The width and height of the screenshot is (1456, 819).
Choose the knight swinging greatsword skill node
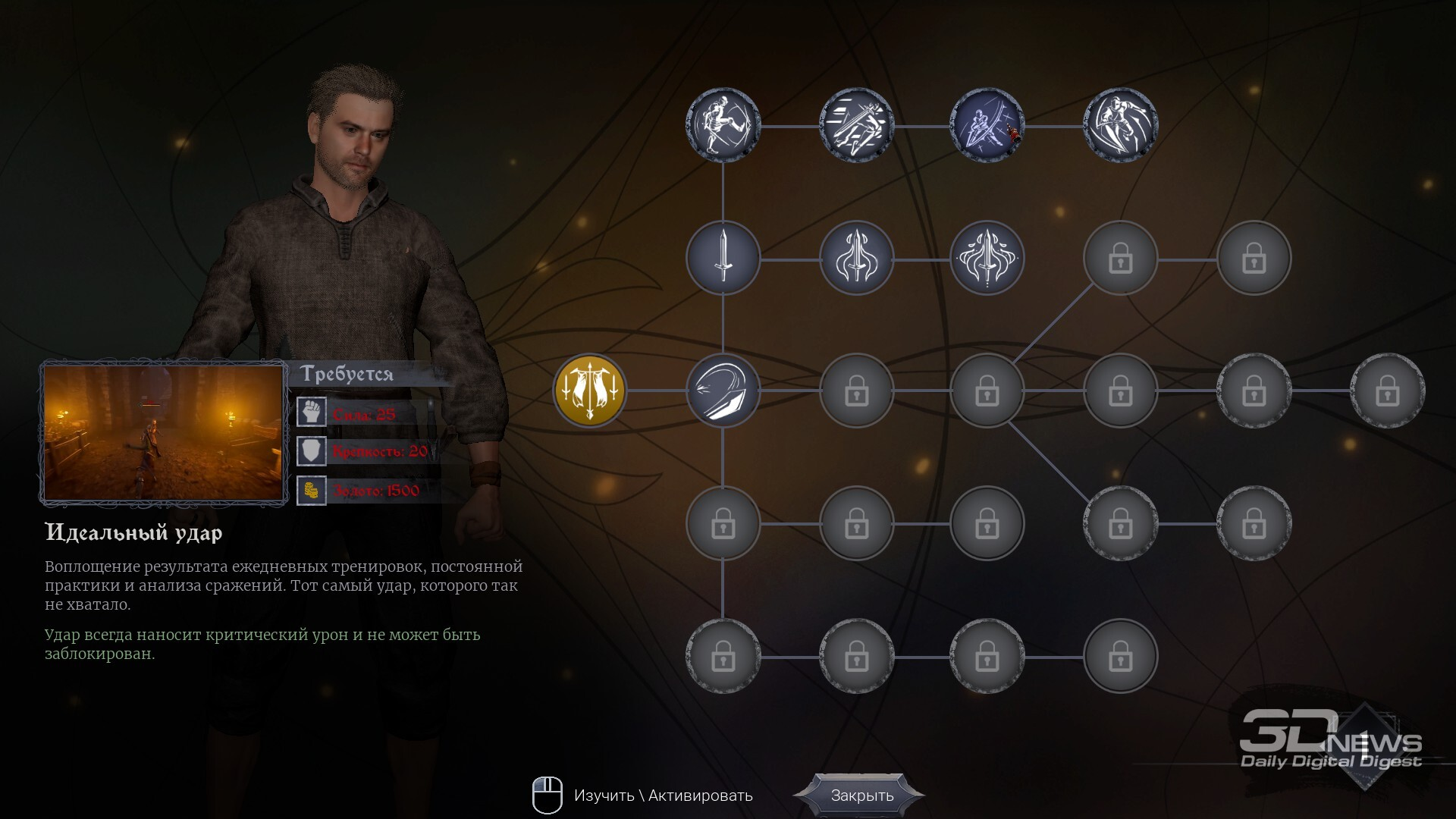click(987, 125)
